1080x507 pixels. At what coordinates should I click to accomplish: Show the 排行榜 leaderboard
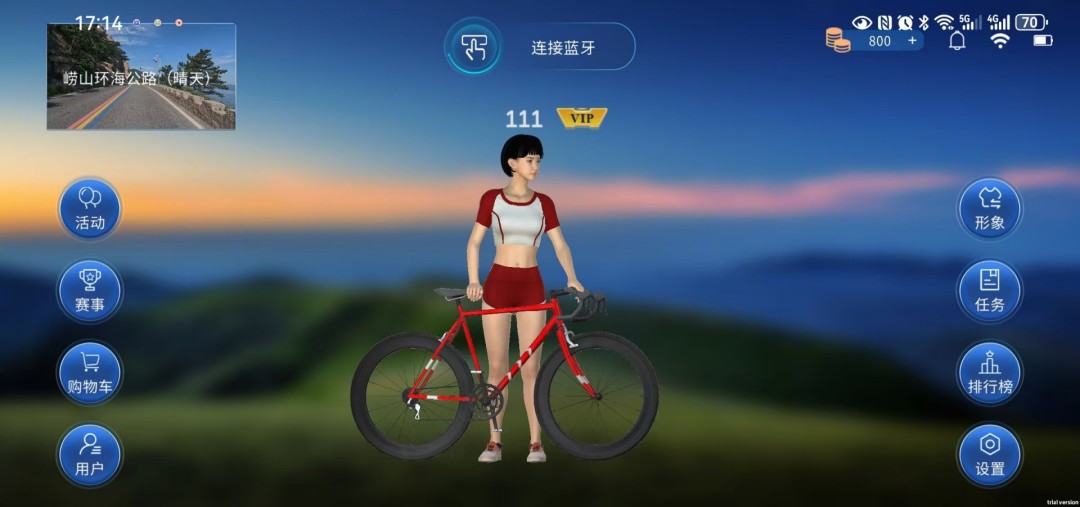pyautogui.click(x=989, y=373)
